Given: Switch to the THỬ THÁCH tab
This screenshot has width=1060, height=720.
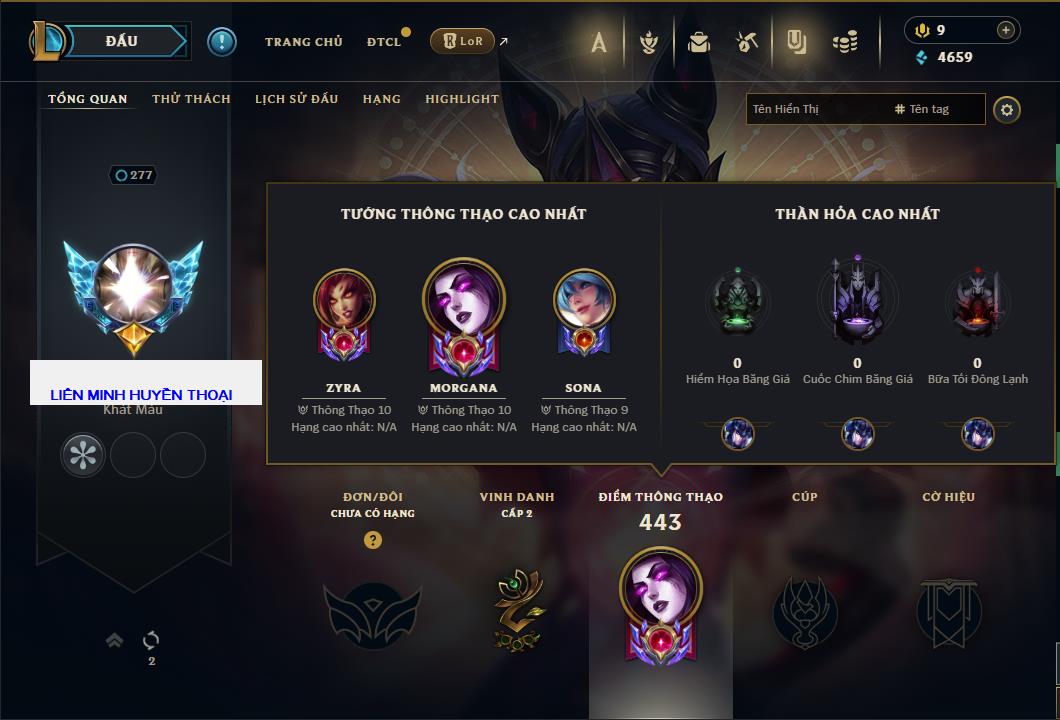Looking at the screenshot, I should (x=191, y=99).
